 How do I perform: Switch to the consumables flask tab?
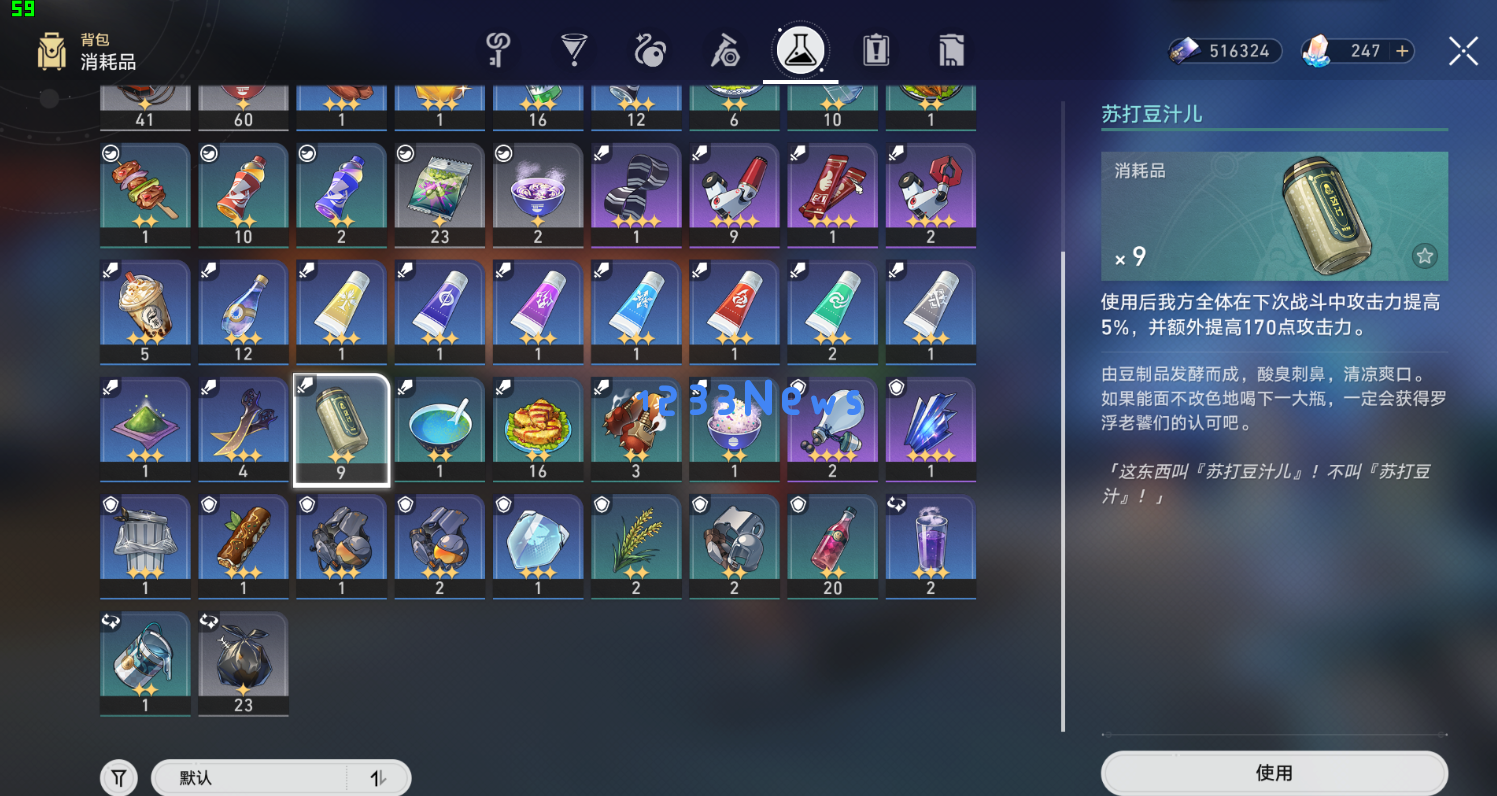[x=800, y=50]
